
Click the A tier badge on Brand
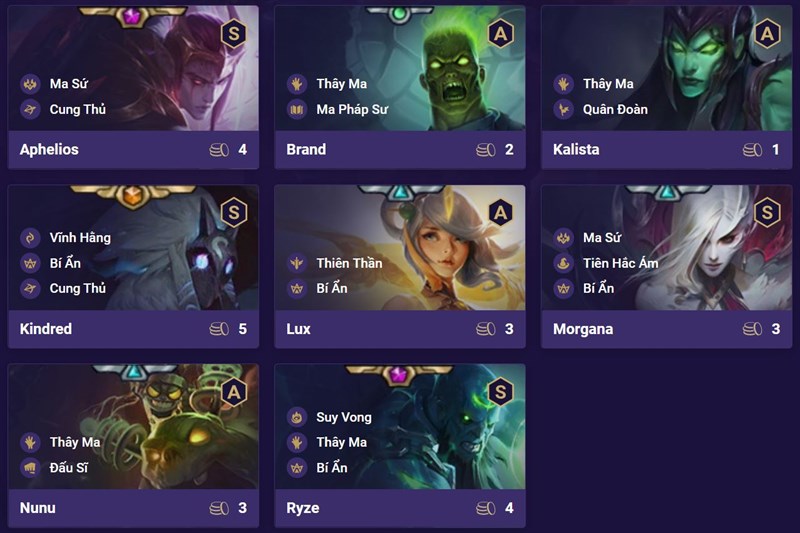(x=500, y=33)
